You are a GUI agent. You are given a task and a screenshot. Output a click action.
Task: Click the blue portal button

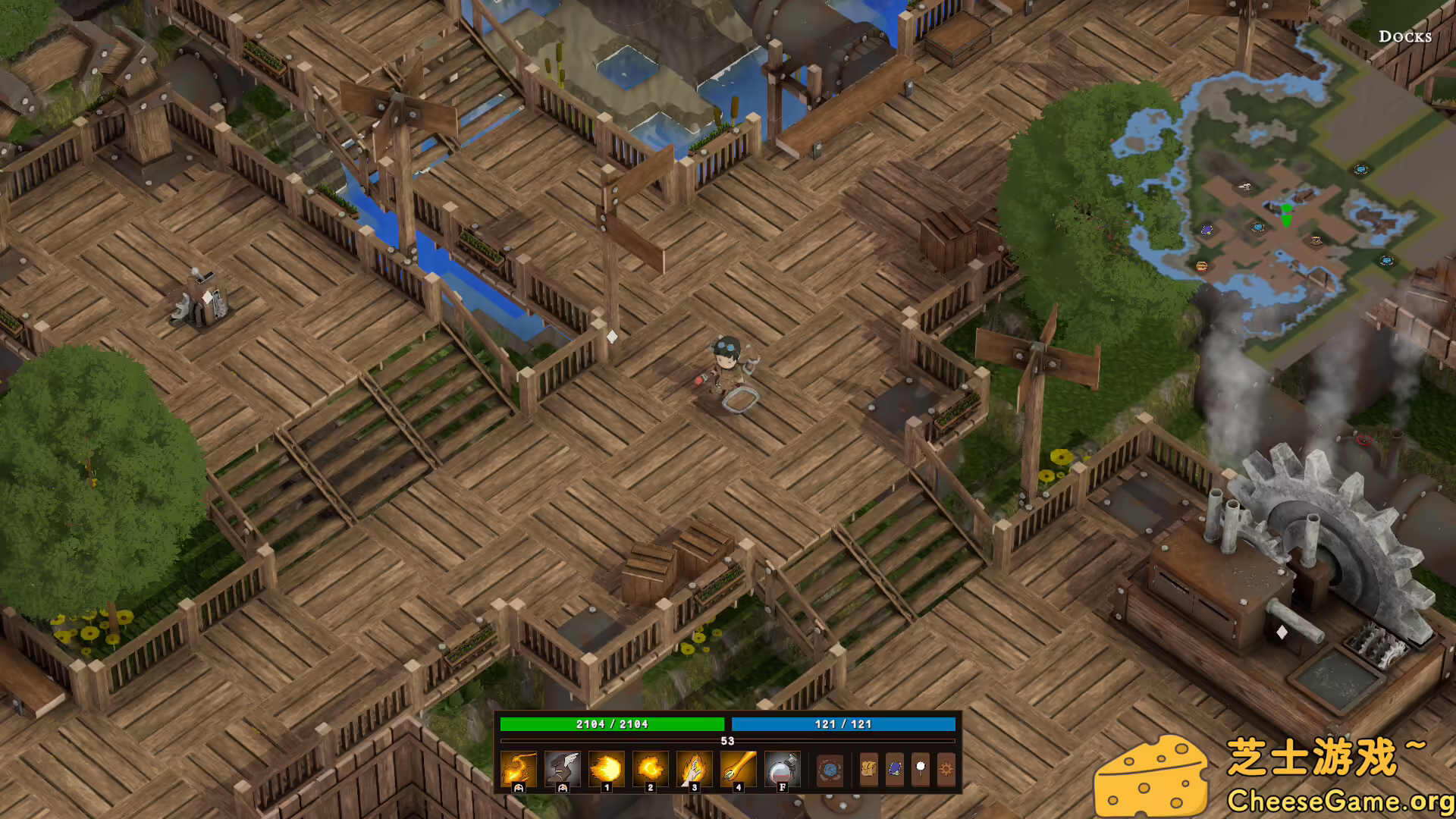pos(830,770)
